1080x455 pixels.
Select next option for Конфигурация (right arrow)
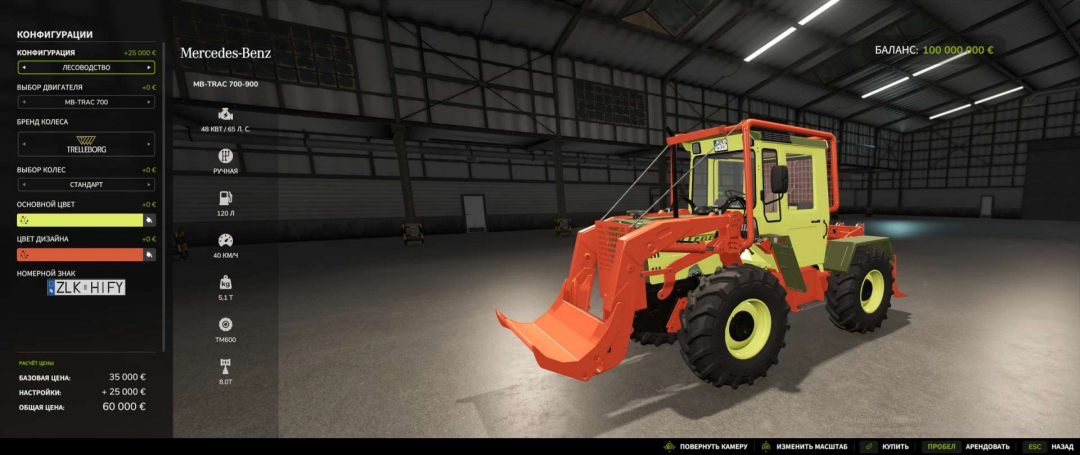(x=149, y=68)
